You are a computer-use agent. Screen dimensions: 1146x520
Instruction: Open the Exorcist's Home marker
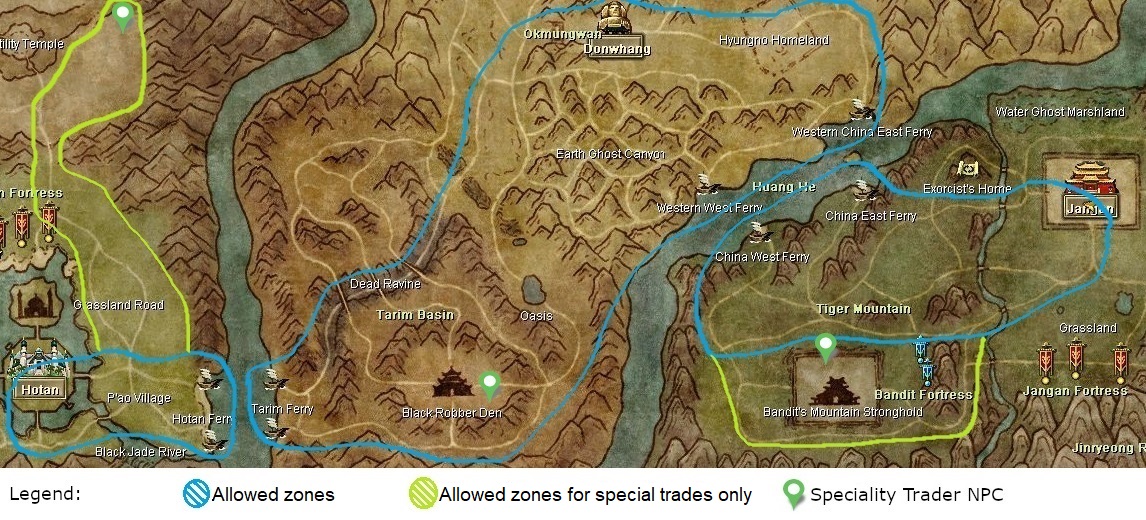point(967,168)
